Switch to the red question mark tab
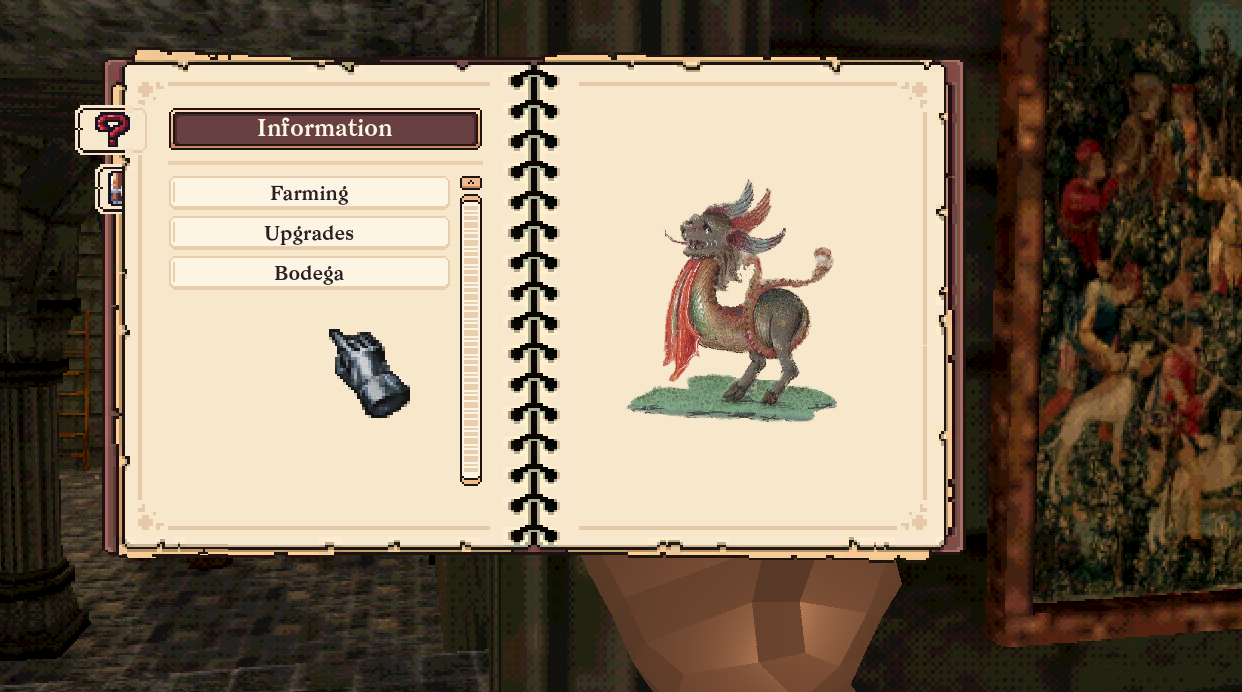Image resolution: width=1242 pixels, height=692 pixels. (111, 129)
